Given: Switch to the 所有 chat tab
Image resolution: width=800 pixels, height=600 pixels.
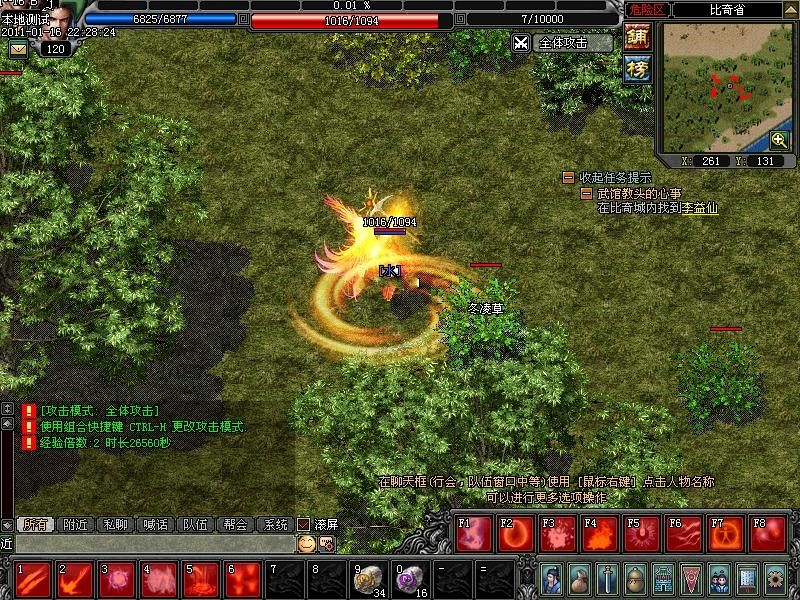Looking at the screenshot, I should pyautogui.click(x=35, y=524).
